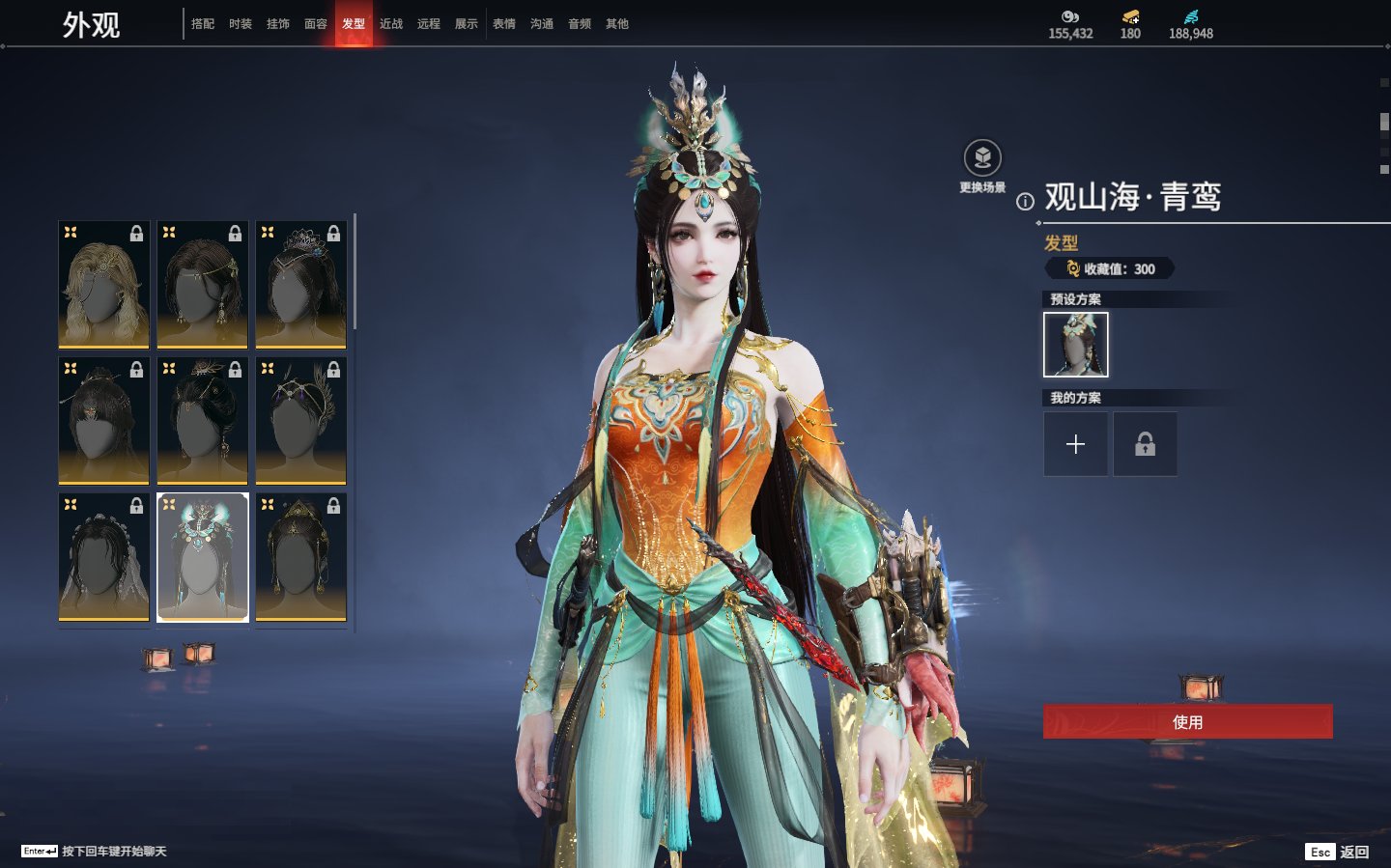
Task: Choose the blonde wavy hairstyle thumbnail
Action: pyautogui.click(x=104, y=285)
